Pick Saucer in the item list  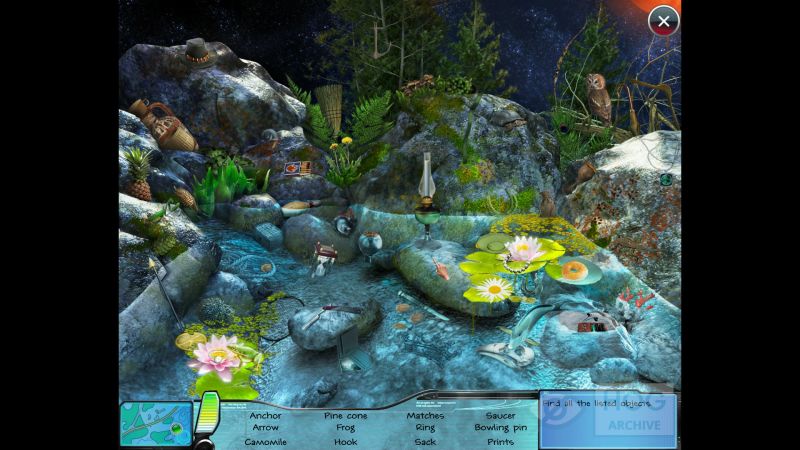[500, 415]
